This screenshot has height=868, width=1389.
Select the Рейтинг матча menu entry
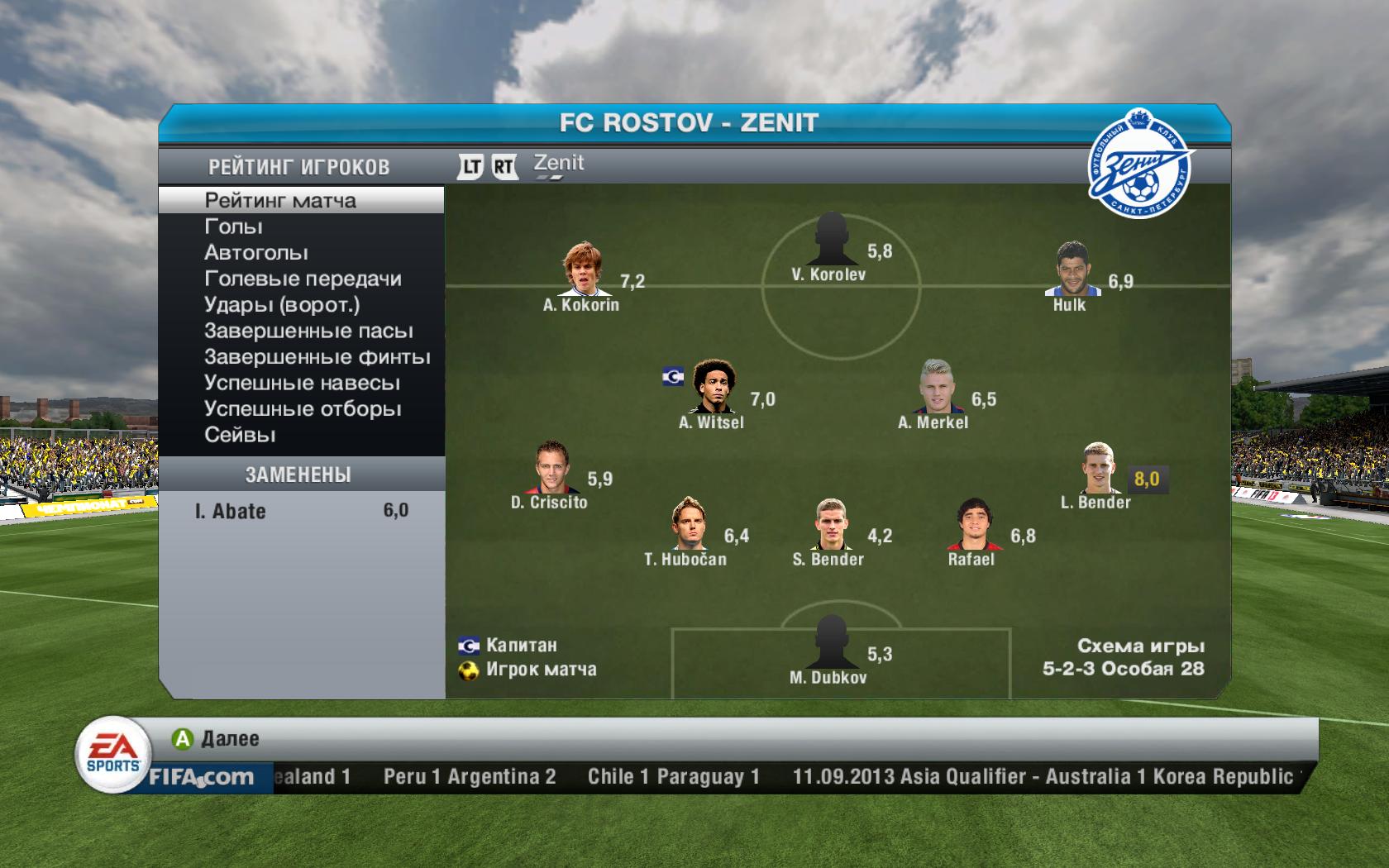pos(280,200)
